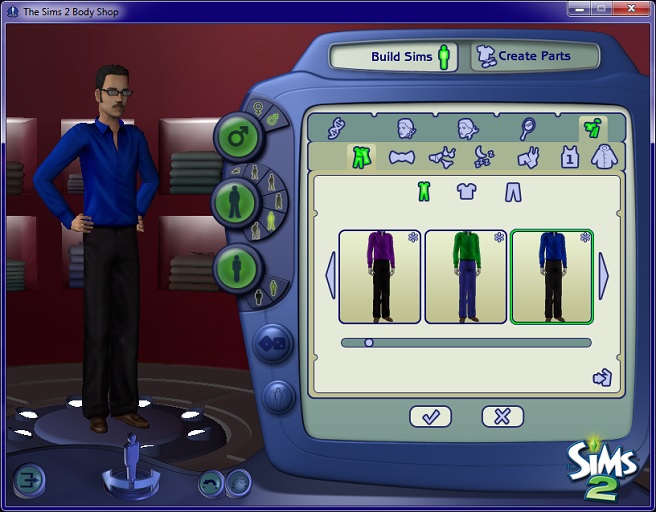Pick the purple shirt outfit thumbnail
The width and height of the screenshot is (656, 512).
coord(379,277)
